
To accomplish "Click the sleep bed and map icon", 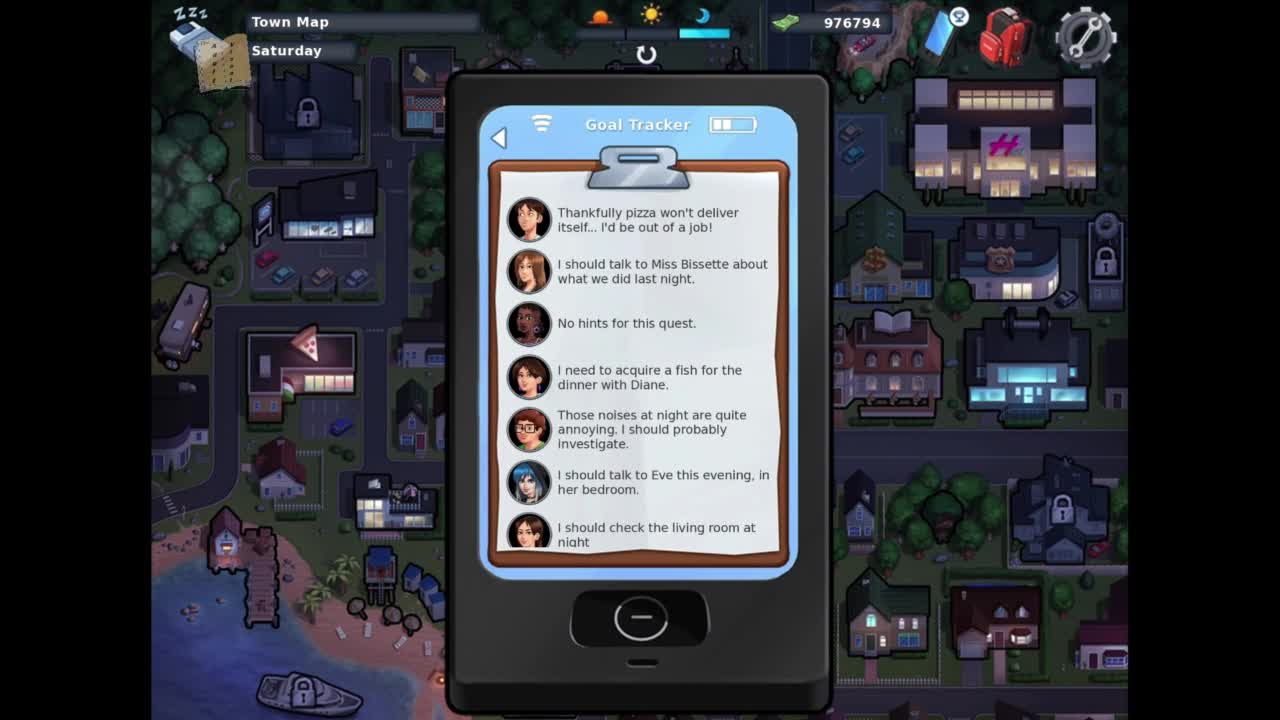I will pyautogui.click(x=208, y=48).
